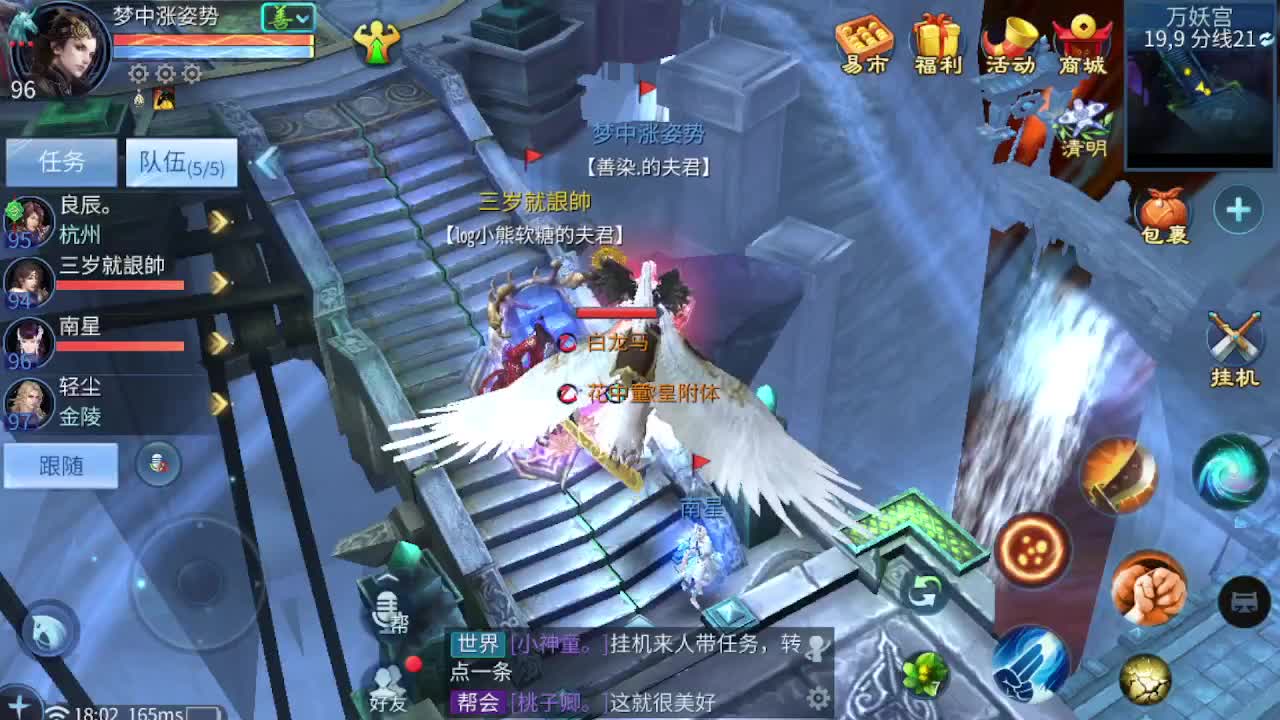The image size is (1280, 720).
Task: Open the 包裹 backpack pumpkin icon
Action: 1160,215
